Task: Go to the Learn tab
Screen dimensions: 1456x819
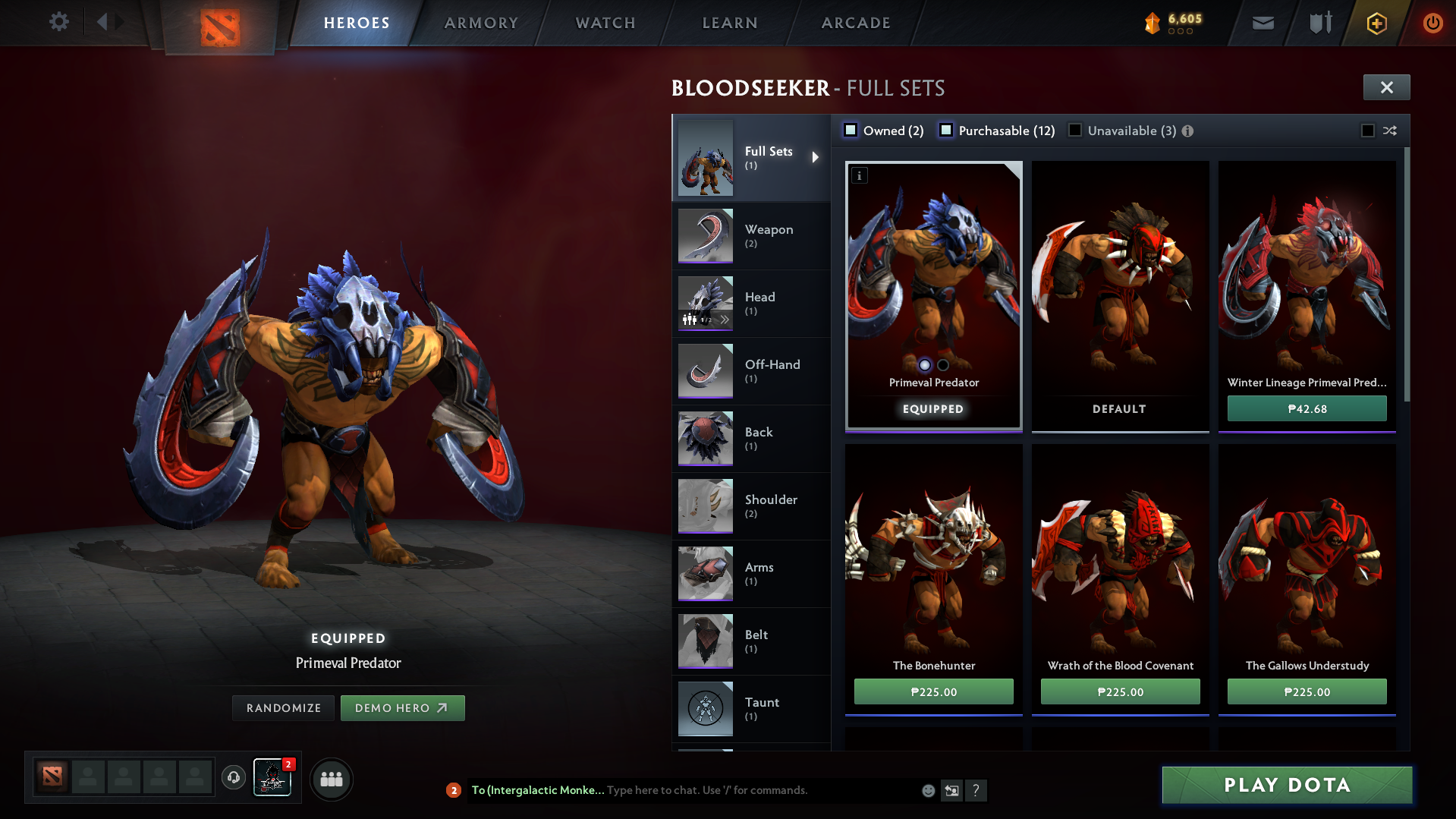Action: pyautogui.click(x=730, y=23)
